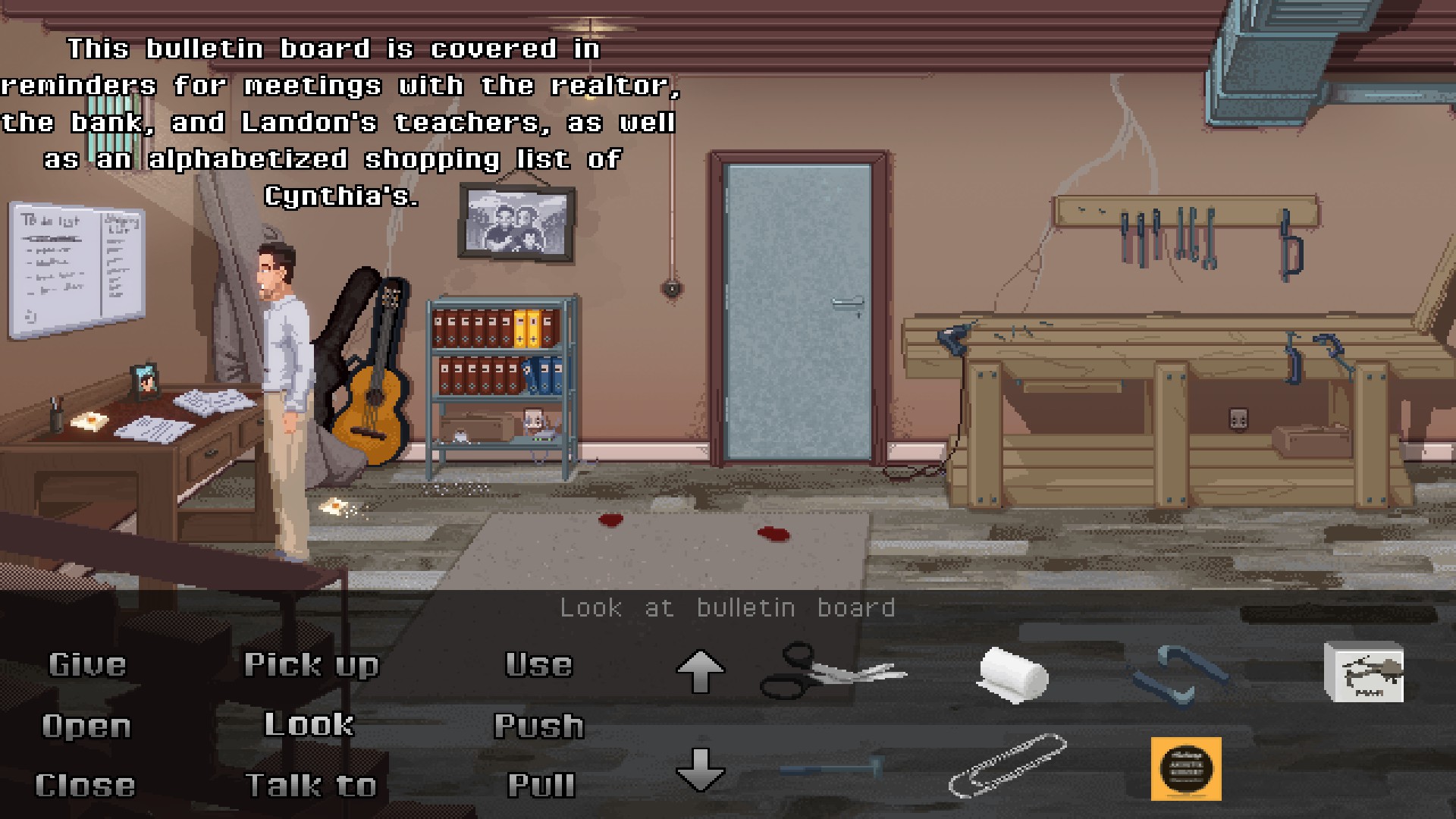Select the Give verb
This screenshot has height=819, width=1456.
tap(87, 665)
